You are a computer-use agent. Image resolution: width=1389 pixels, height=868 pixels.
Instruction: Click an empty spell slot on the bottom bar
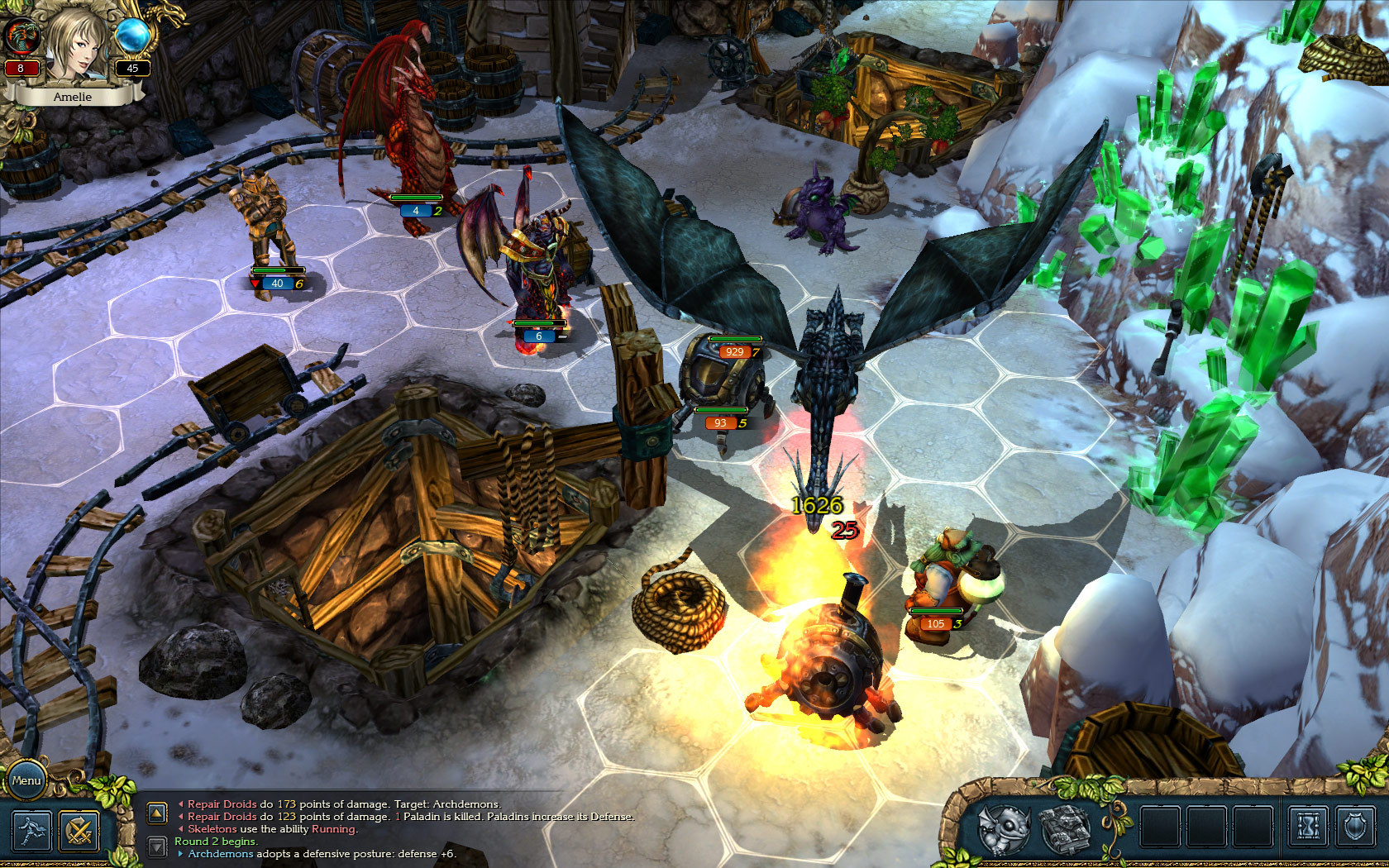point(1159,825)
